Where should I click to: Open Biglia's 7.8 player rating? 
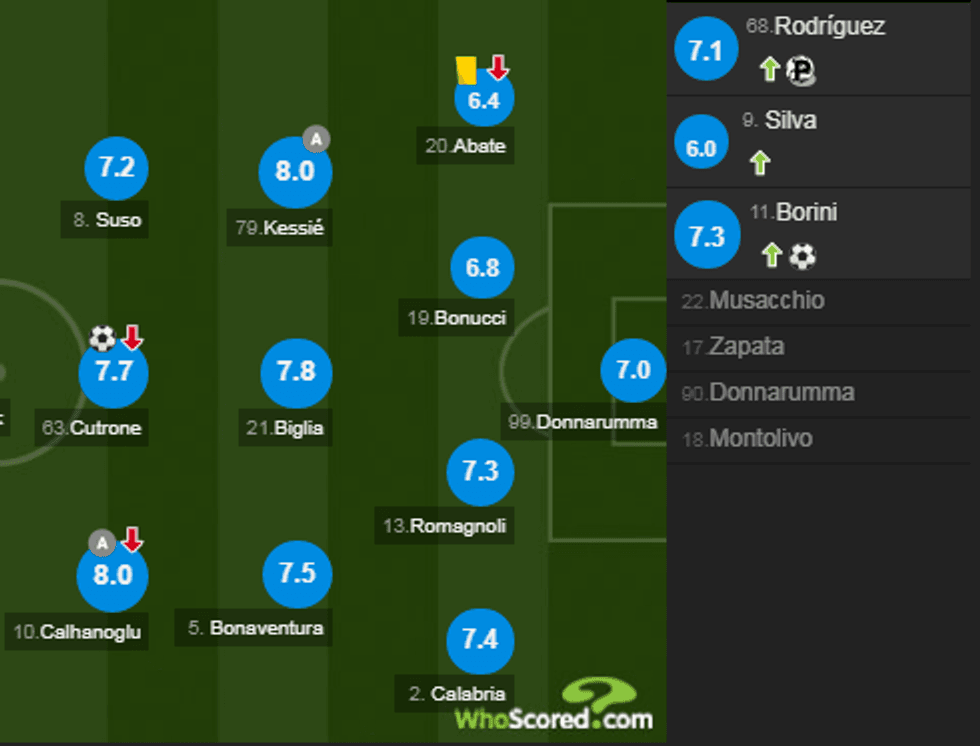point(296,372)
